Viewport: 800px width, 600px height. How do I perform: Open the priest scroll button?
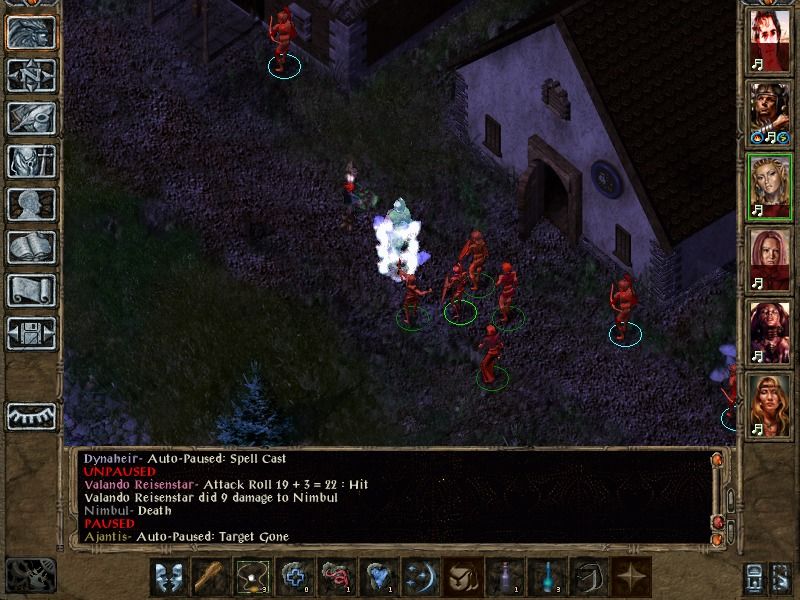coord(30,290)
